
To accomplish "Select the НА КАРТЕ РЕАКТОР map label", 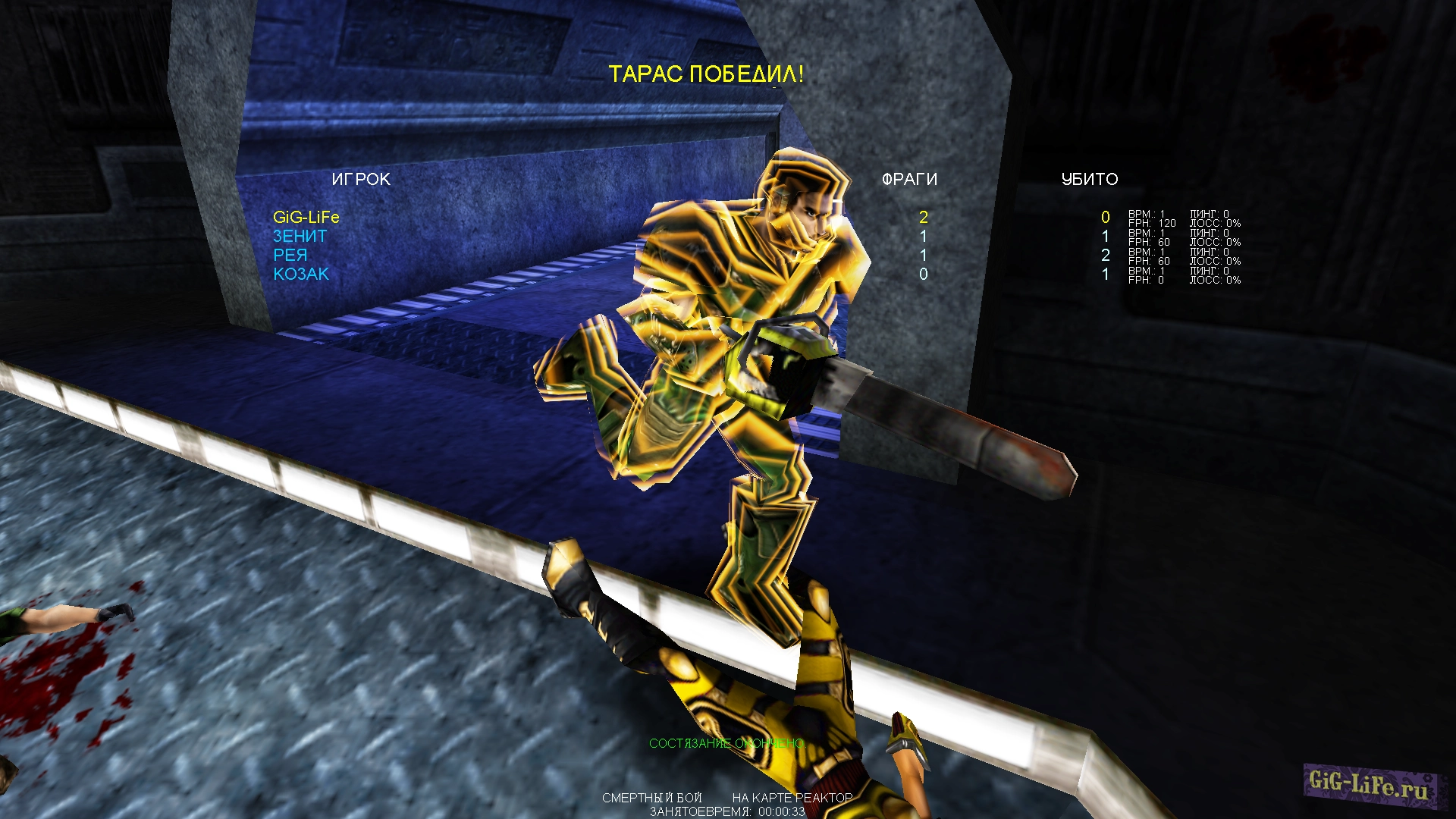I will tap(791, 799).
